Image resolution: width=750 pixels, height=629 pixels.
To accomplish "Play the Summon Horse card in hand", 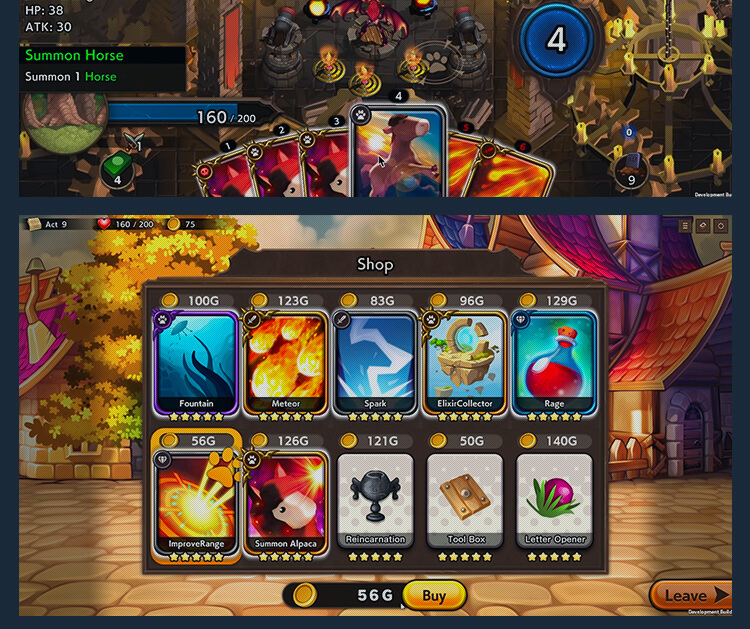I will [x=398, y=150].
